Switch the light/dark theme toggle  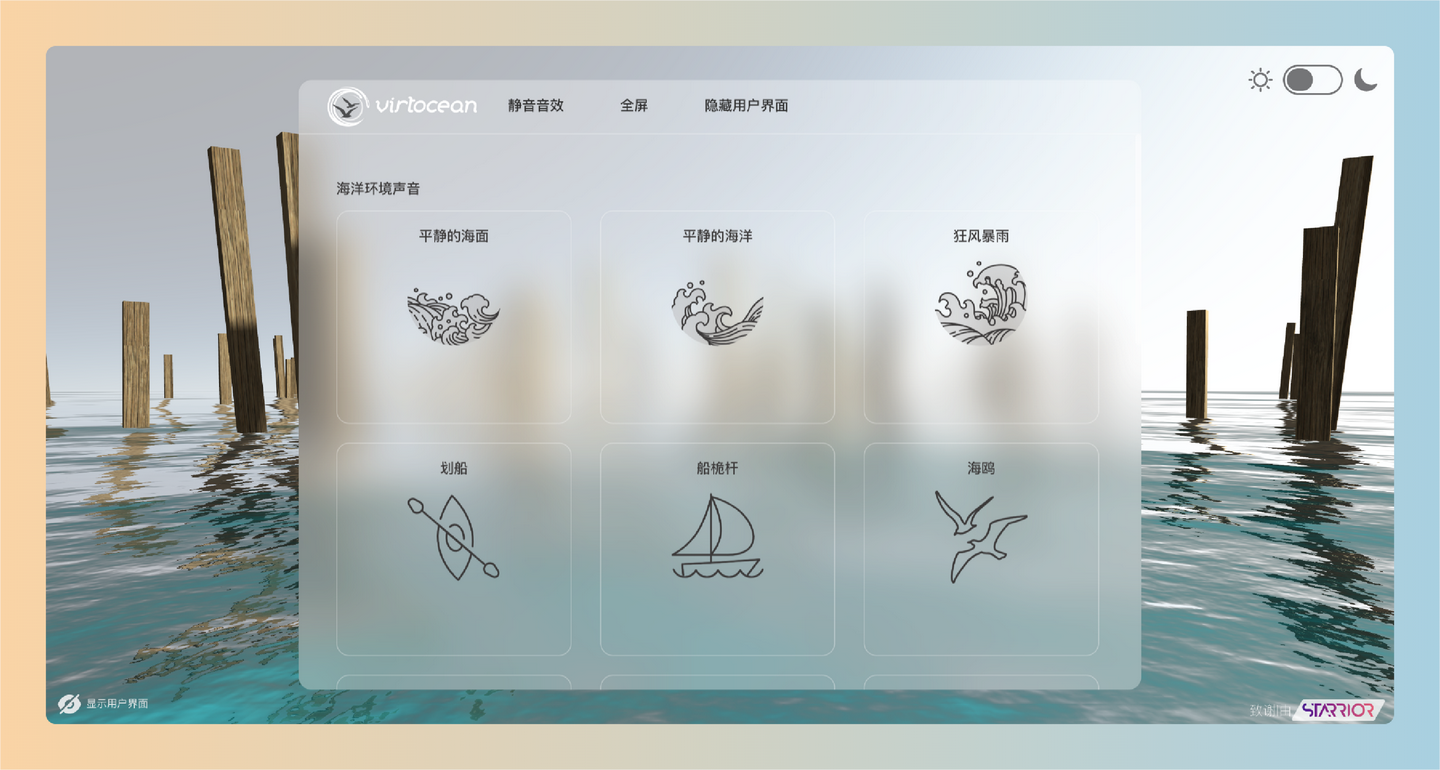[x=1313, y=78]
